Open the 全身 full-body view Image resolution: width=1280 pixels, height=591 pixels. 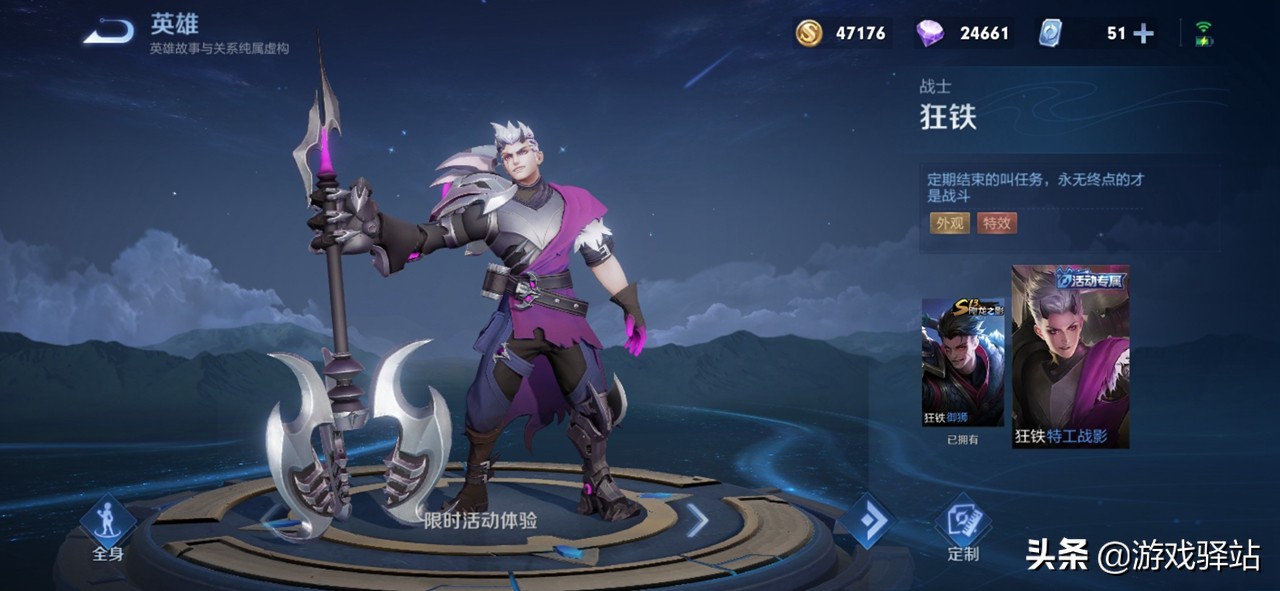point(107,528)
